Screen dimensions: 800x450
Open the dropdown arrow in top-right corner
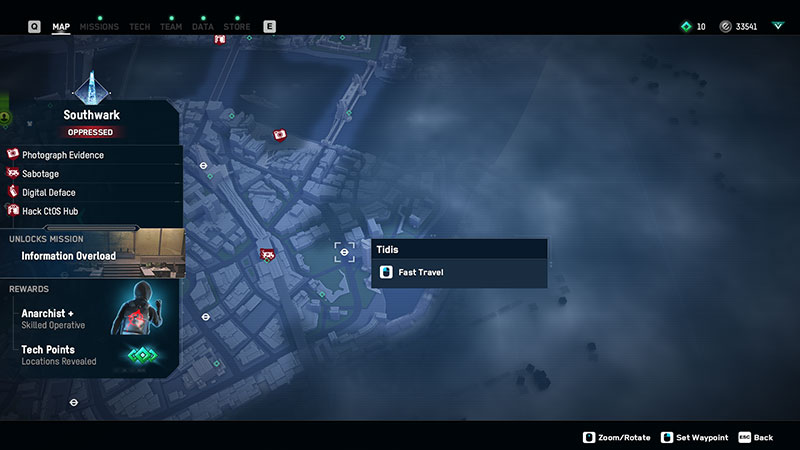778,26
